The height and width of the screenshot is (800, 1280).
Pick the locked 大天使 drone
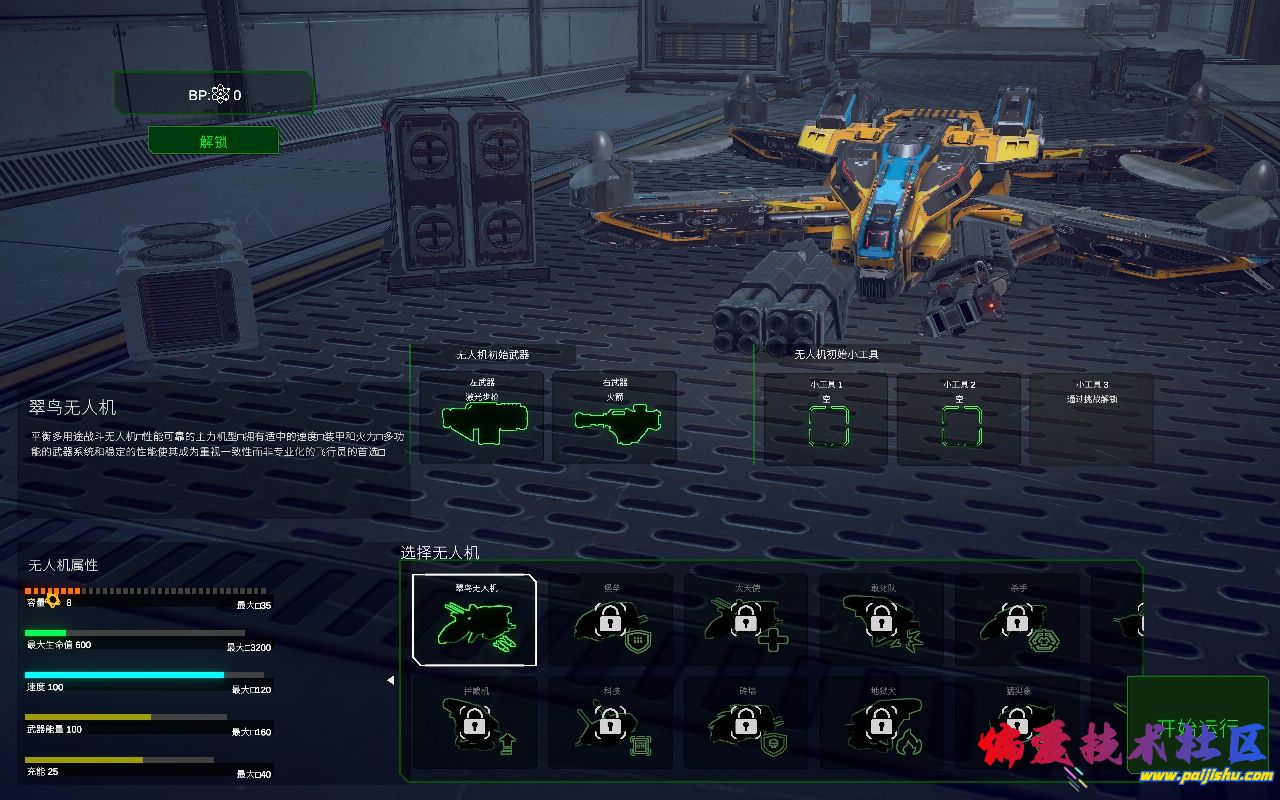tap(746, 620)
